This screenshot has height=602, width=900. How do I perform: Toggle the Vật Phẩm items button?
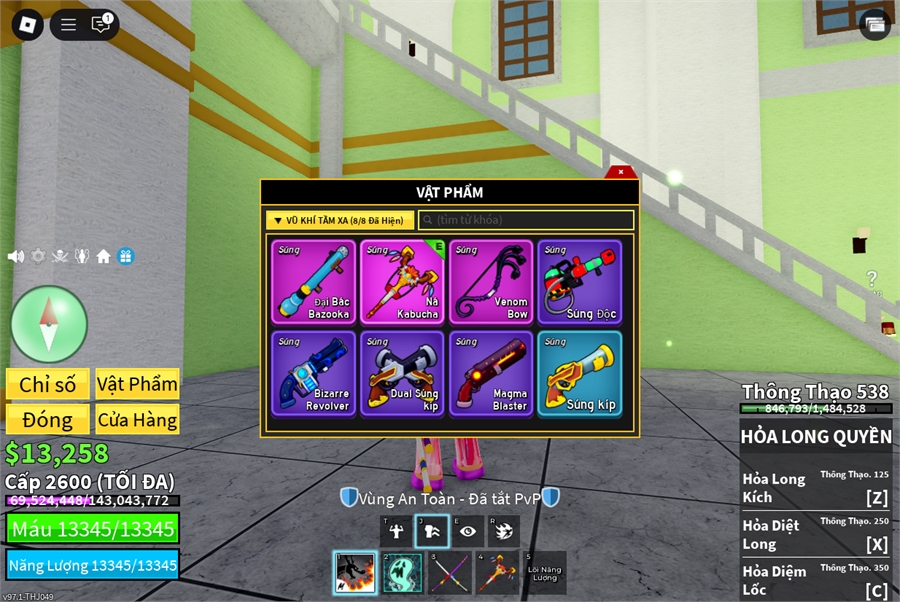coord(137,384)
